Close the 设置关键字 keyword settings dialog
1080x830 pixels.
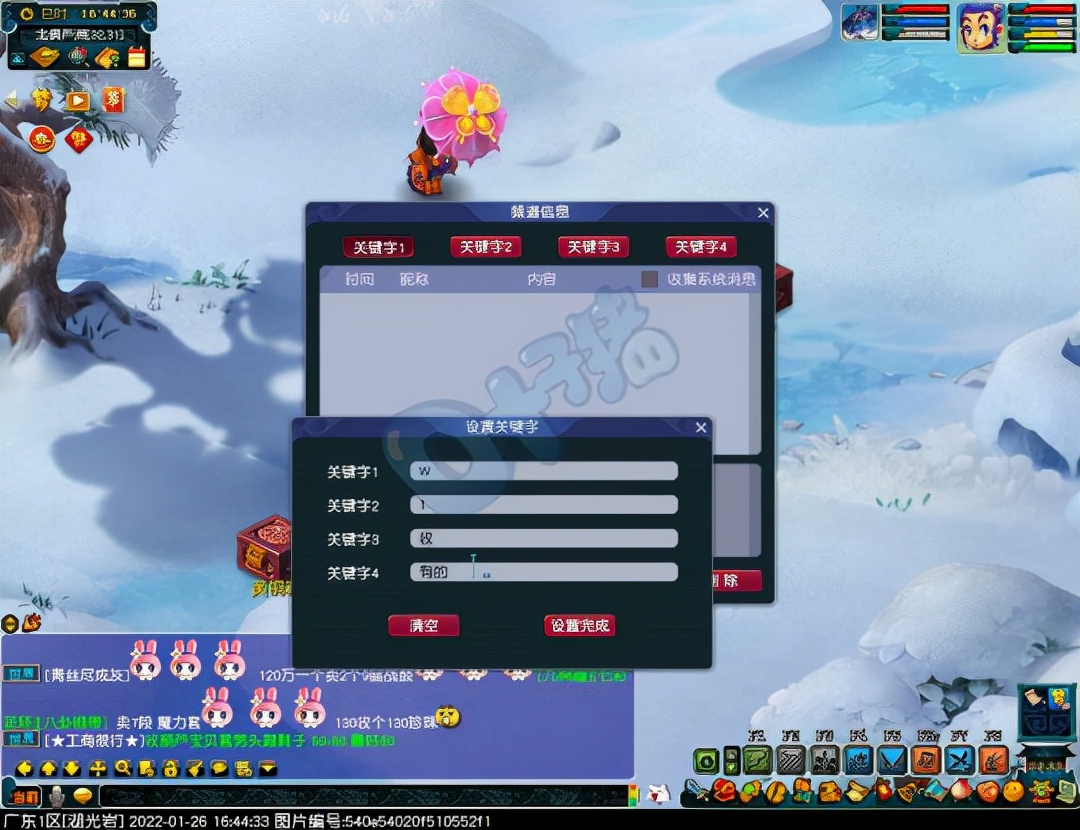(x=701, y=428)
